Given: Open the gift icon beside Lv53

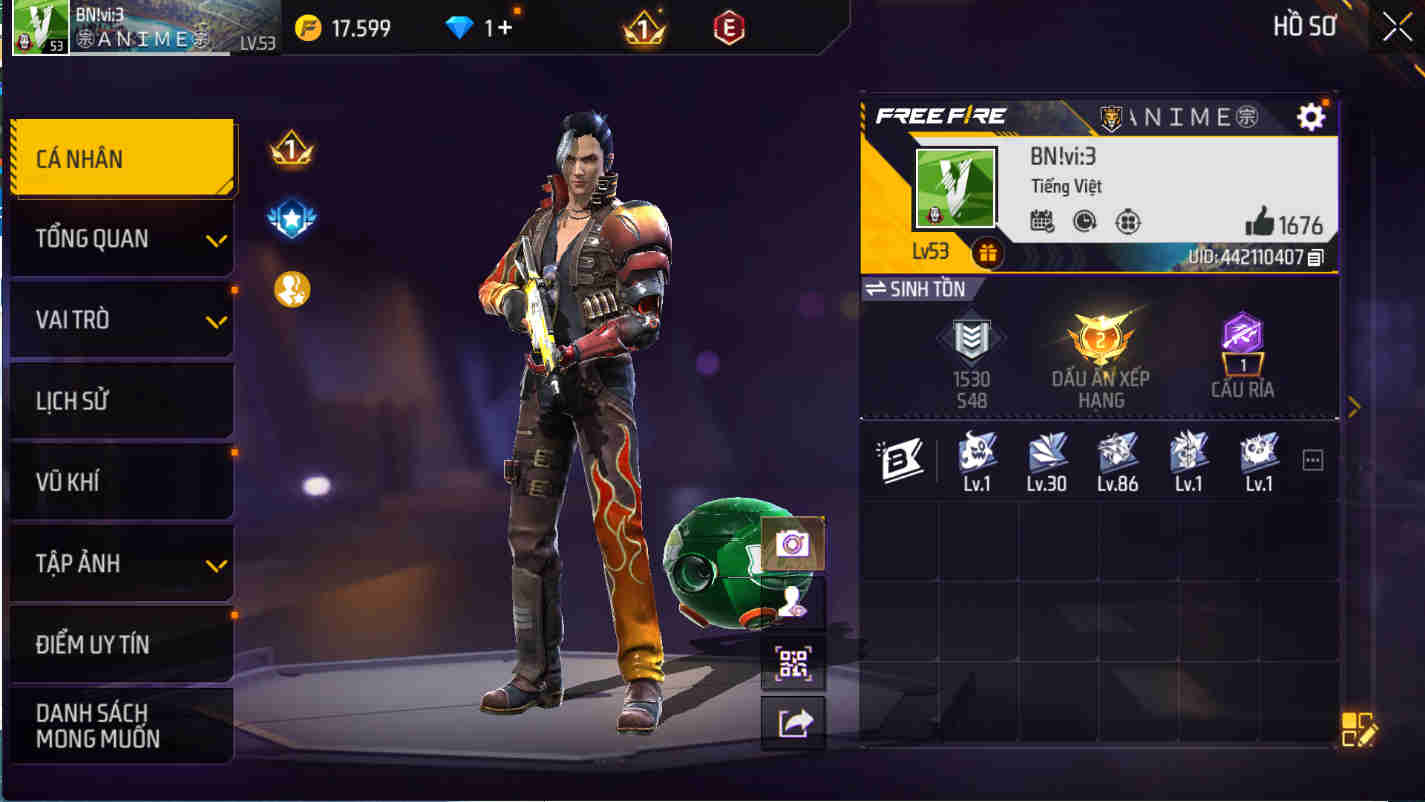Looking at the screenshot, I should pyautogui.click(x=987, y=253).
